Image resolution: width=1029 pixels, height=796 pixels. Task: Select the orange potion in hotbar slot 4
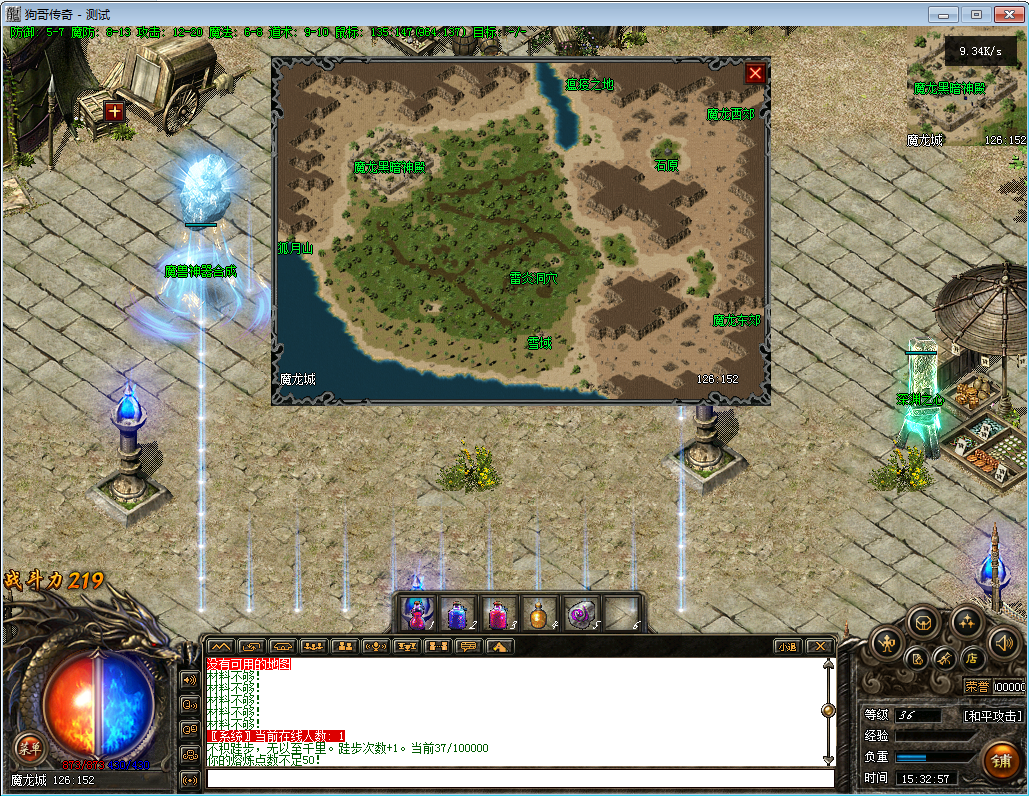click(x=541, y=613)
